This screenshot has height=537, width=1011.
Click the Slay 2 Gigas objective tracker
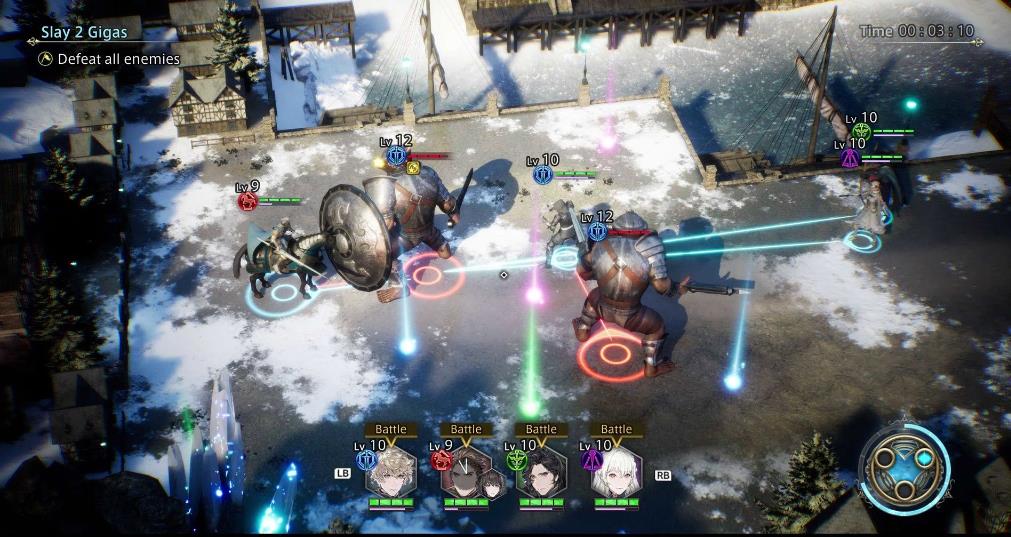point(85,33)
